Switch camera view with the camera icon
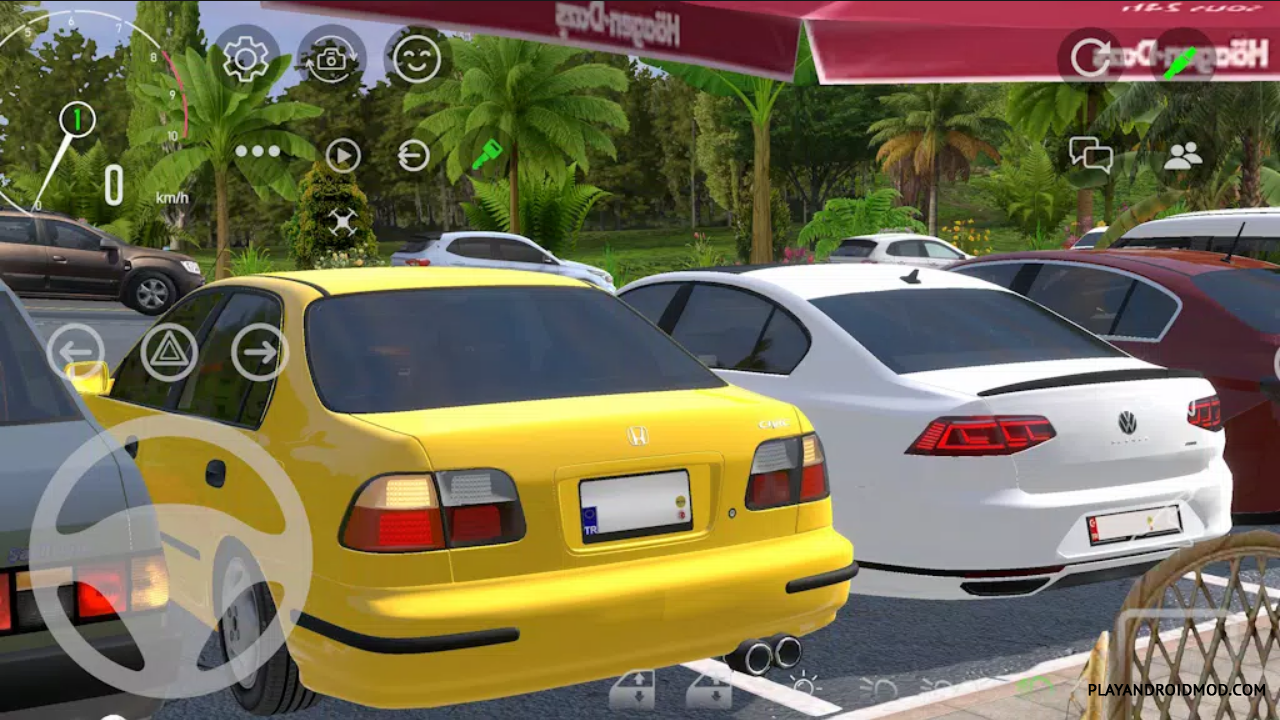The image size is (1280, 720). (331, 58)
